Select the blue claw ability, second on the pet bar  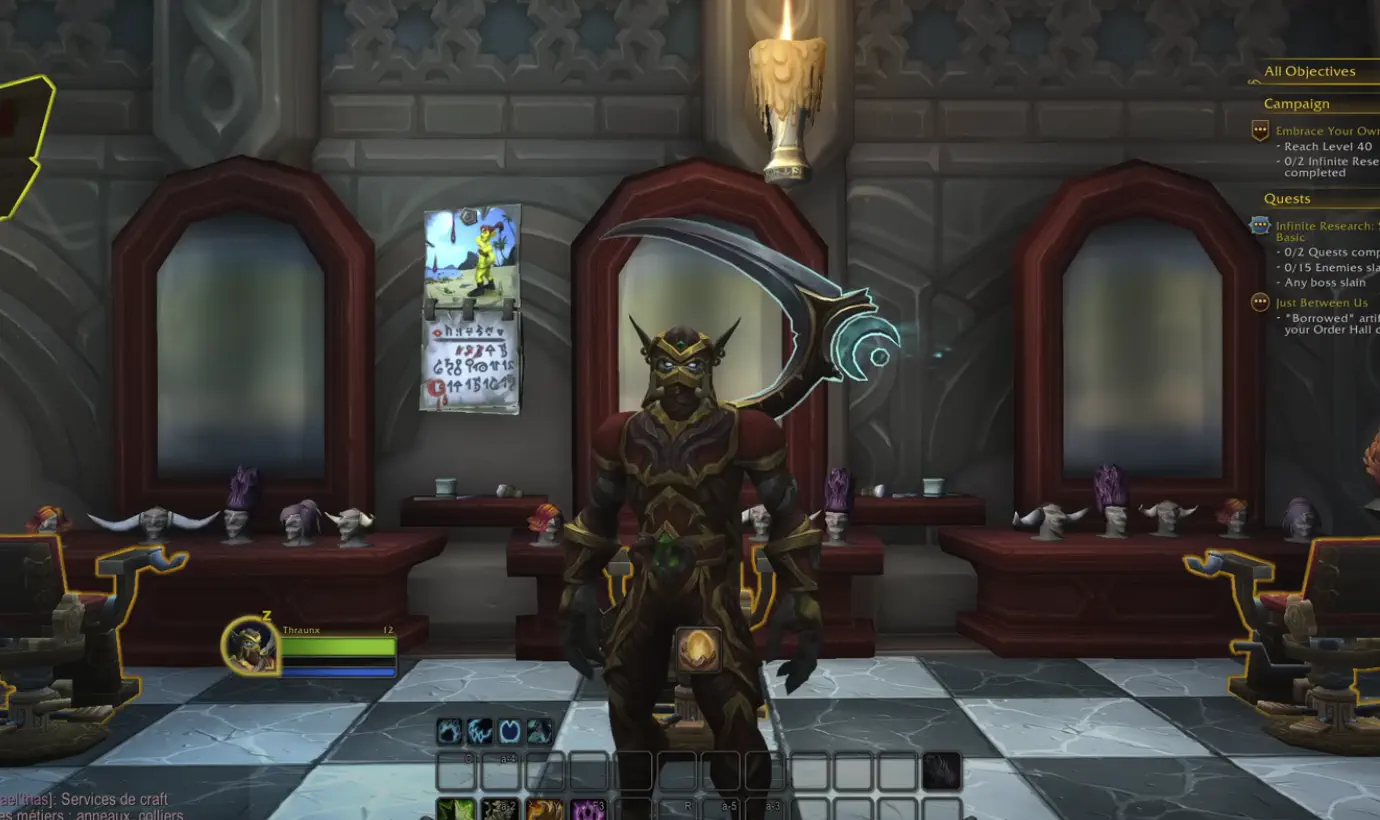[x=478, y=730]
